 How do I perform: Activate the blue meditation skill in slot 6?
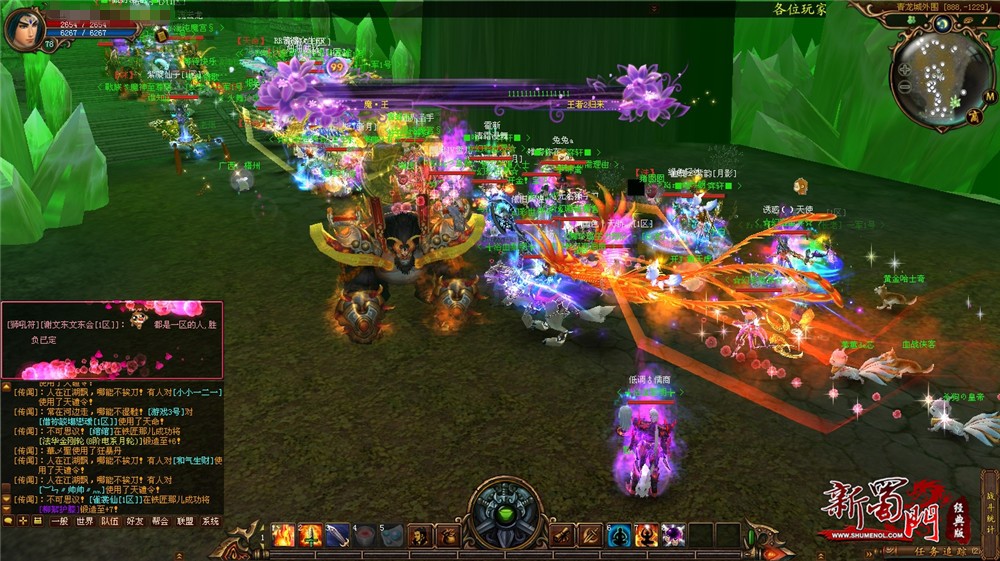(621, 535)
